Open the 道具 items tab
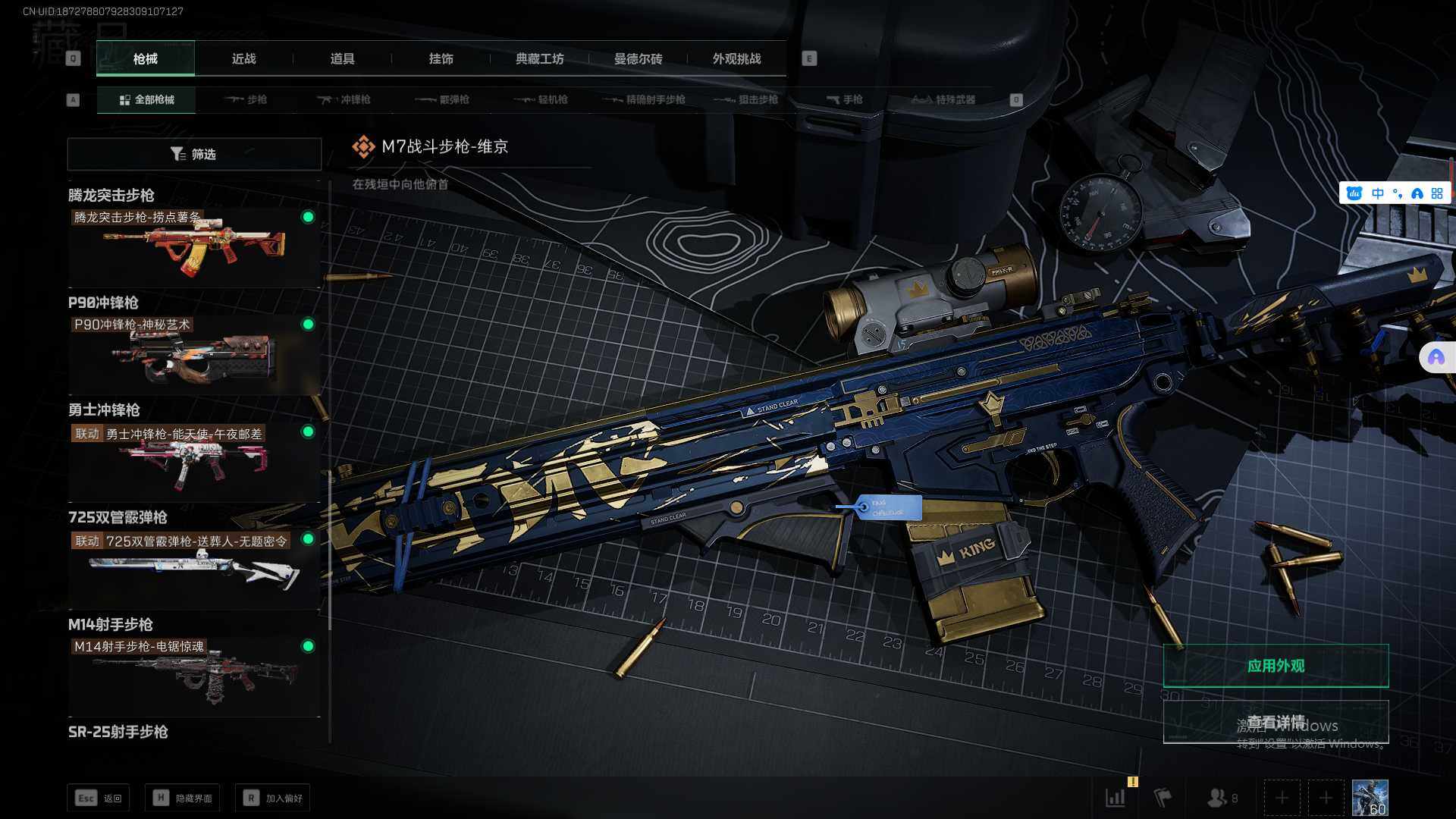1456x819 pixels. 342,59
